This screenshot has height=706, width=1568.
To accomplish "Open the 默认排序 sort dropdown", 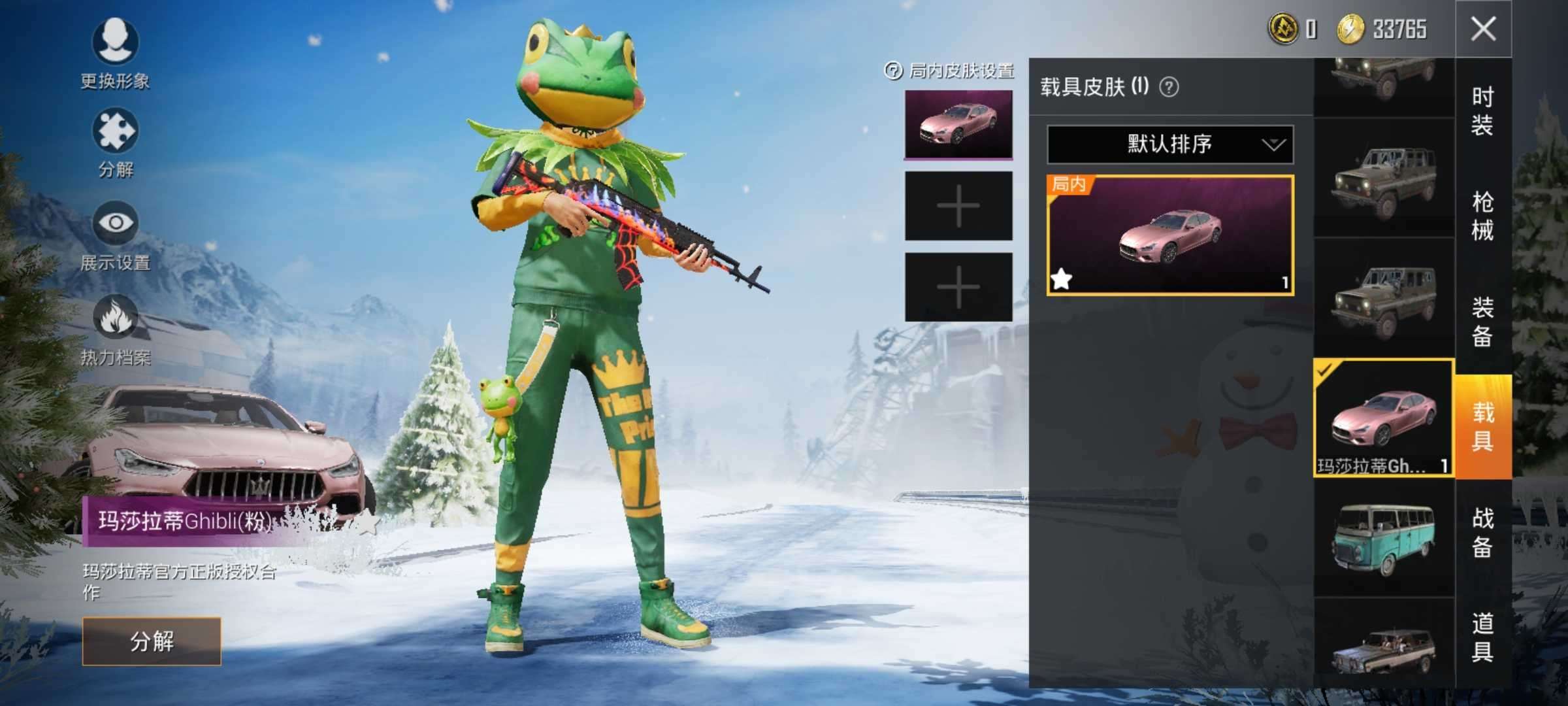I will tap(1169, 144).
